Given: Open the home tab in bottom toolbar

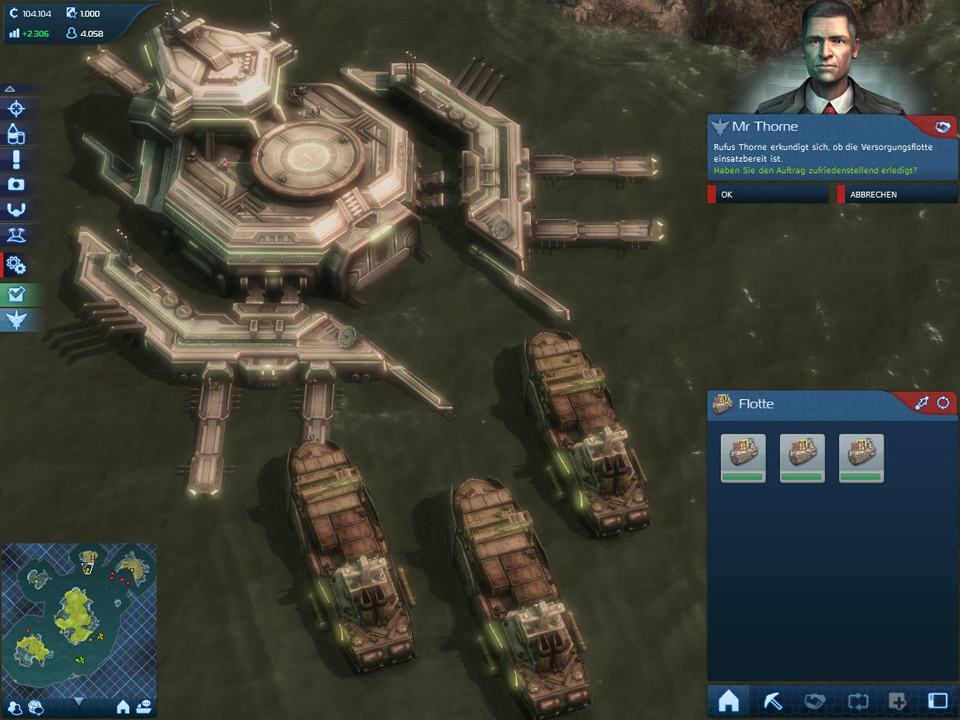Looking at the screenshot, I should pos(728,701).
